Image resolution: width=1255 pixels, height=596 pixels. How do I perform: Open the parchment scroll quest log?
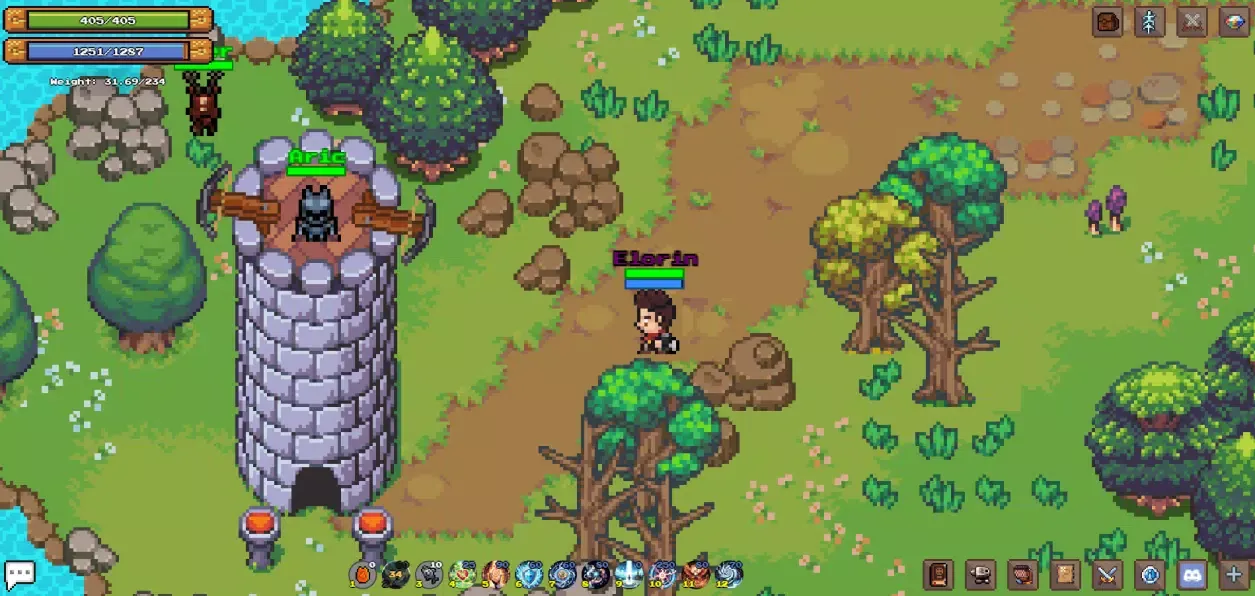pos(1065,575)
